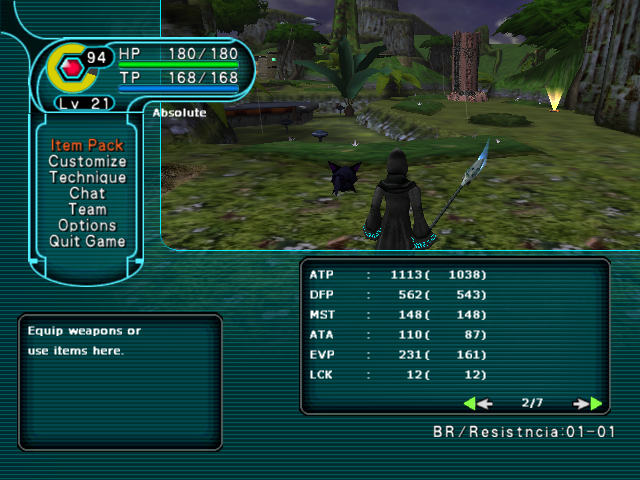
Task: Select the Team menu option
Action: pyautogui.click(x=87, y=210)
